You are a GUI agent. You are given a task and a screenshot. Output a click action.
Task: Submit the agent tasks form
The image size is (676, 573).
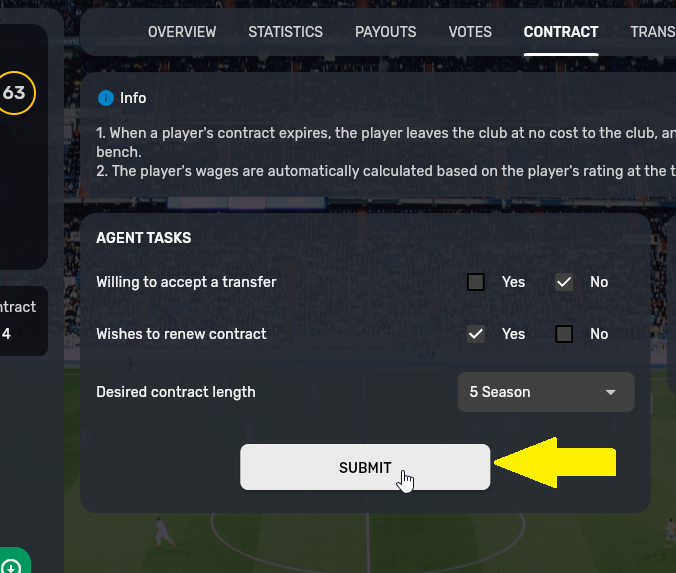pos(365,467)
